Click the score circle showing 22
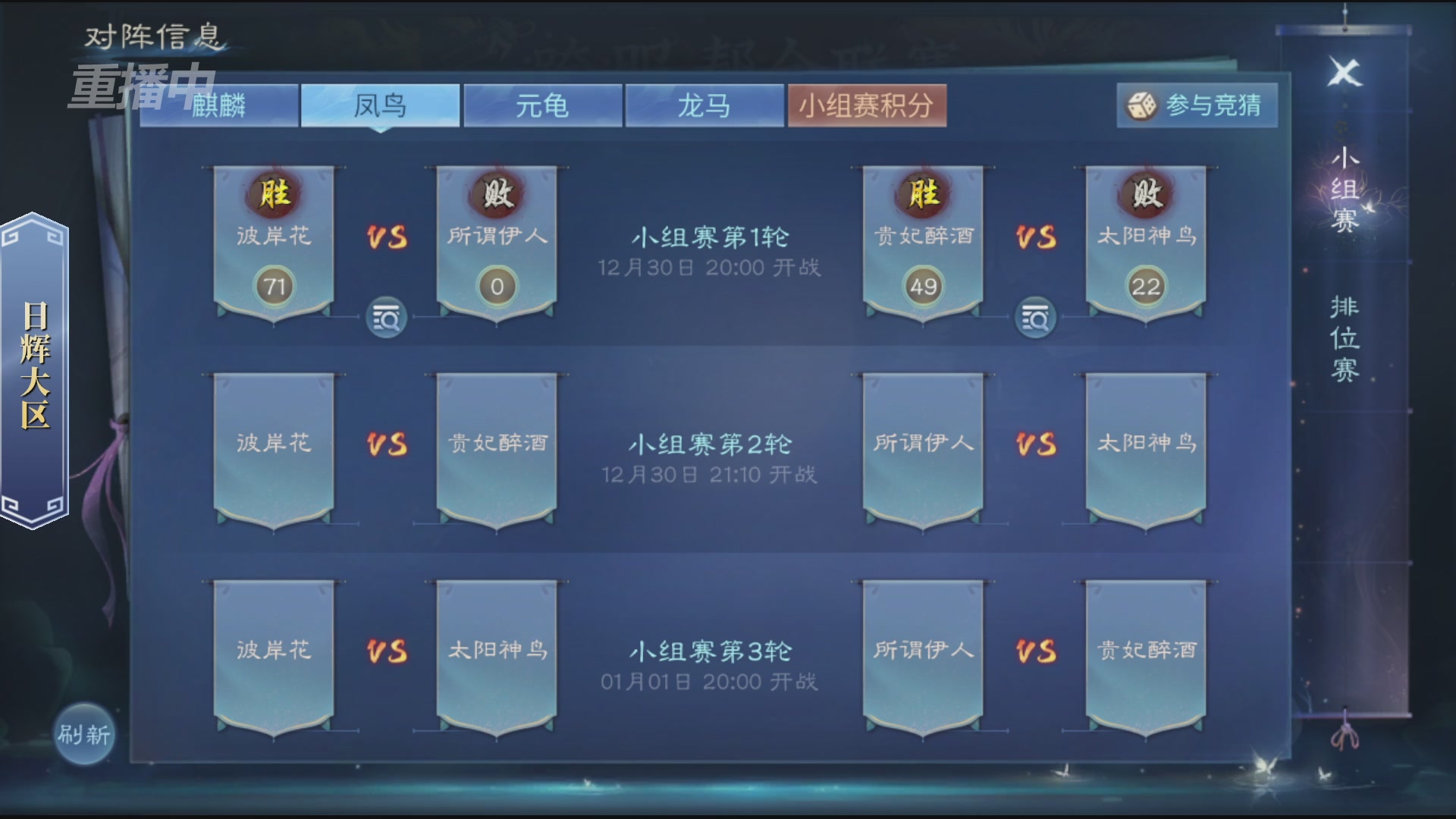This screenshot has height=819, width=1456. coord(1145,286)
